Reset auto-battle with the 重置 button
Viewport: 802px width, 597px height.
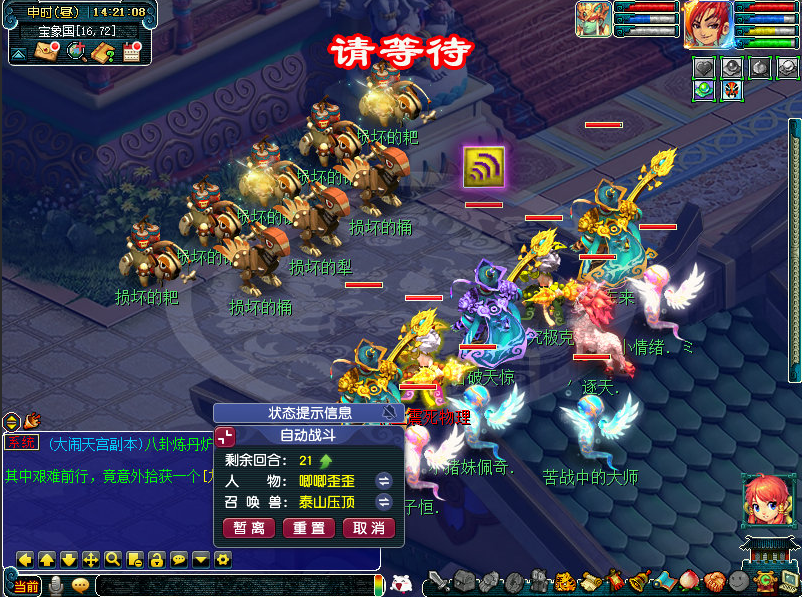coord(309,528)
